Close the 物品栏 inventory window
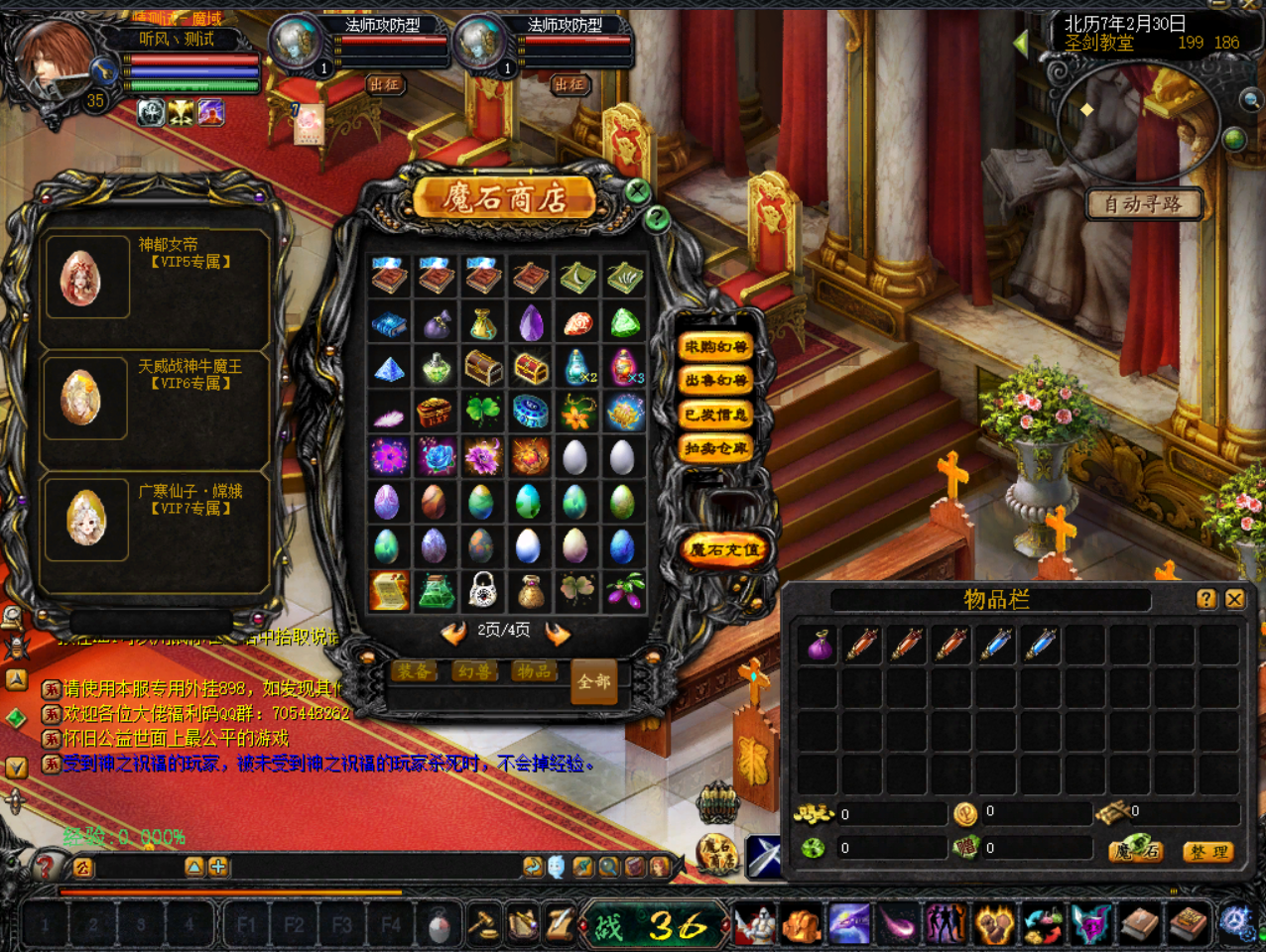 click(1234, 599)
